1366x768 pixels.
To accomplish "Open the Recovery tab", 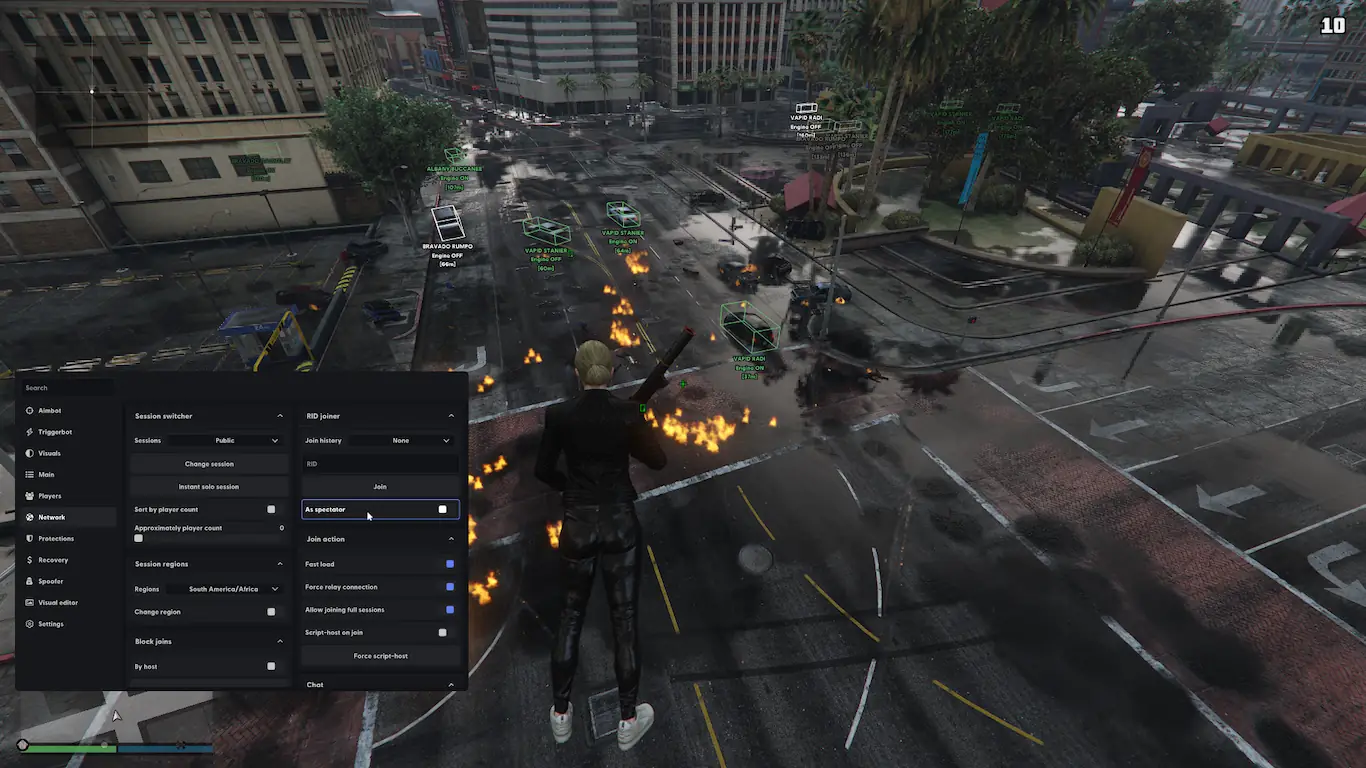I will pyautogui.click(x=53, y=560).
